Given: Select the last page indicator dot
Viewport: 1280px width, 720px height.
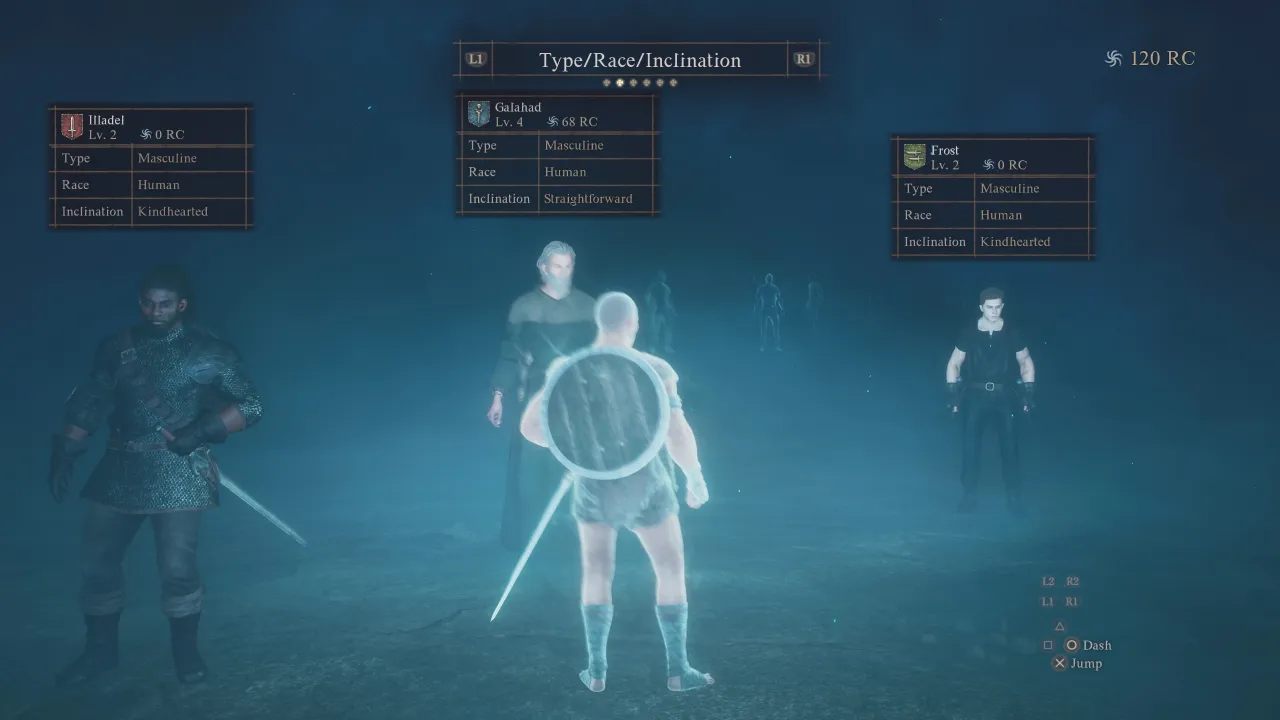Looking at the screenshot, I should [673, 82].
